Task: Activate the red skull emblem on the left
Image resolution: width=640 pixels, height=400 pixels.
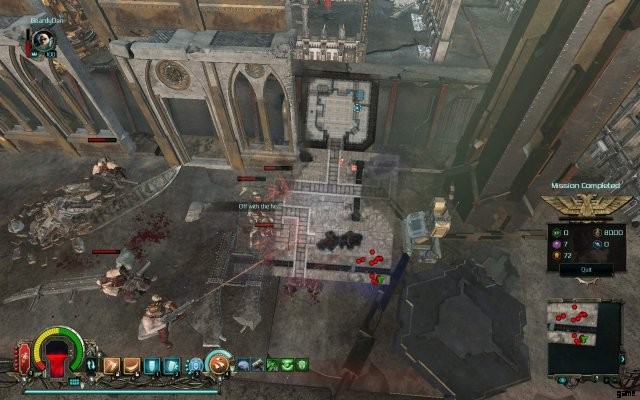Action: [23, 355]
